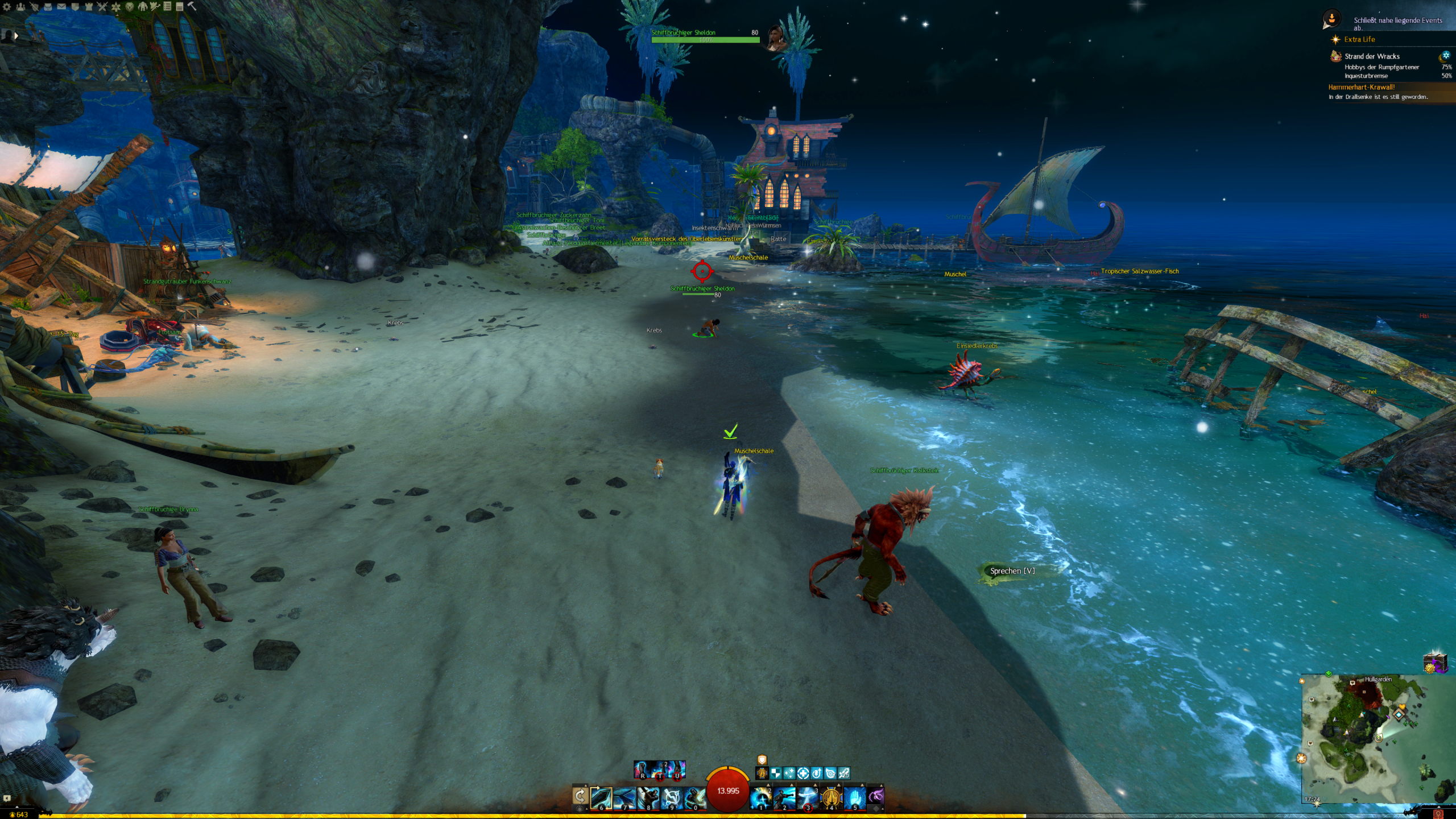This screenshot has height=819, width=1456.
Task: Activate the glowing hand utility skill 5
Action: coord(854,797)
